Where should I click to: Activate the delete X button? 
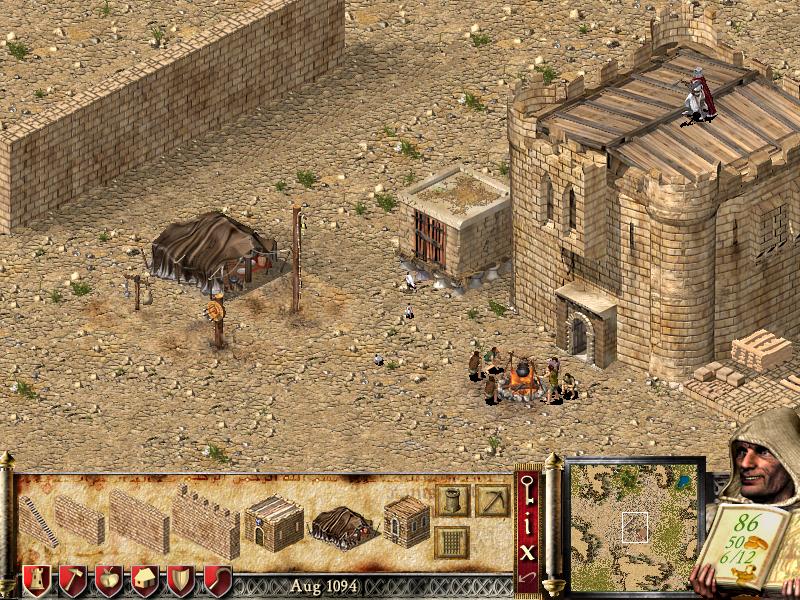click(528, 548)
